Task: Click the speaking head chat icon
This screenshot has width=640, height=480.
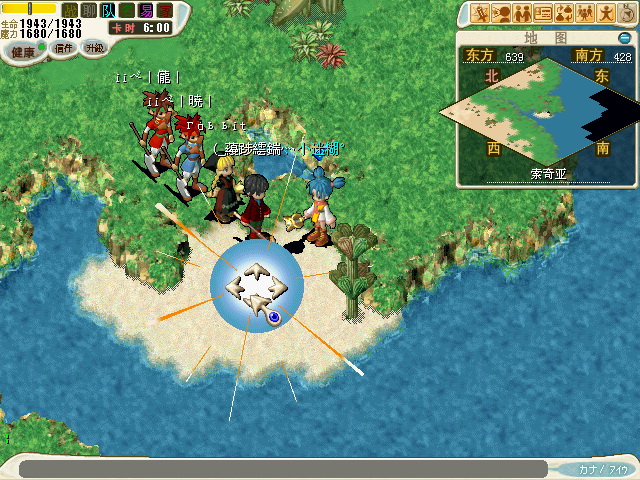Action: (501, 13)
